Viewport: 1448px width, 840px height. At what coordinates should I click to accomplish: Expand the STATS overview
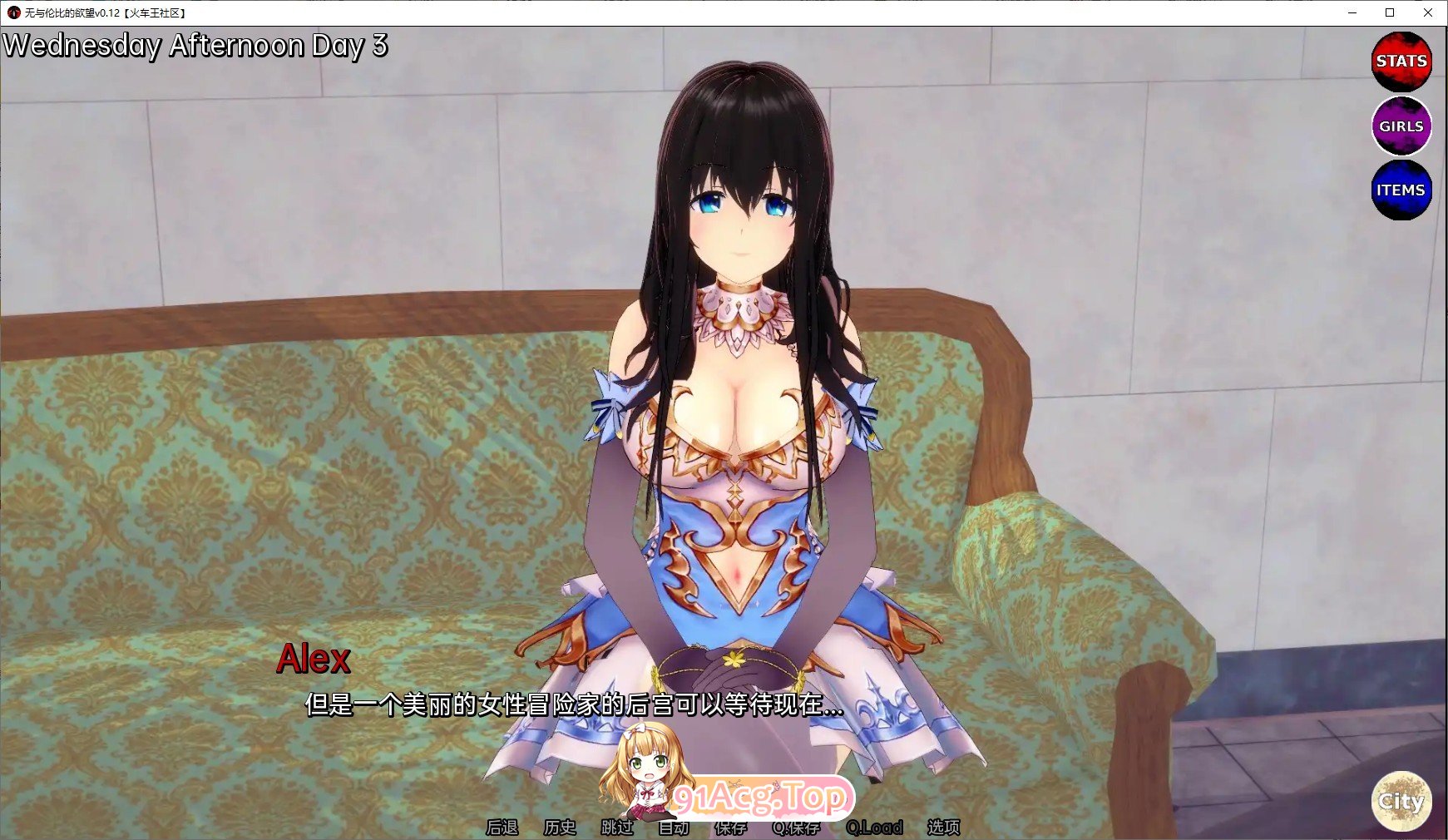point(1401,61)
